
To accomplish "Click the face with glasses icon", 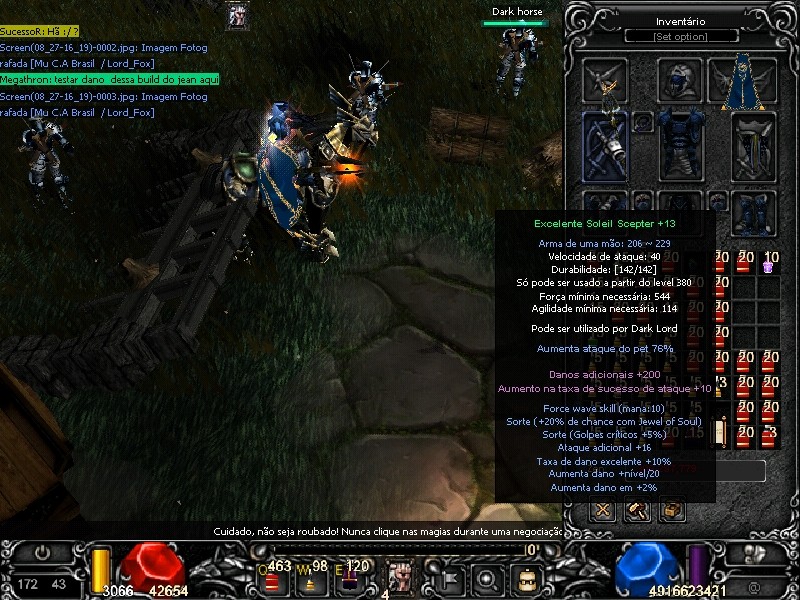I will click(527, 577).
